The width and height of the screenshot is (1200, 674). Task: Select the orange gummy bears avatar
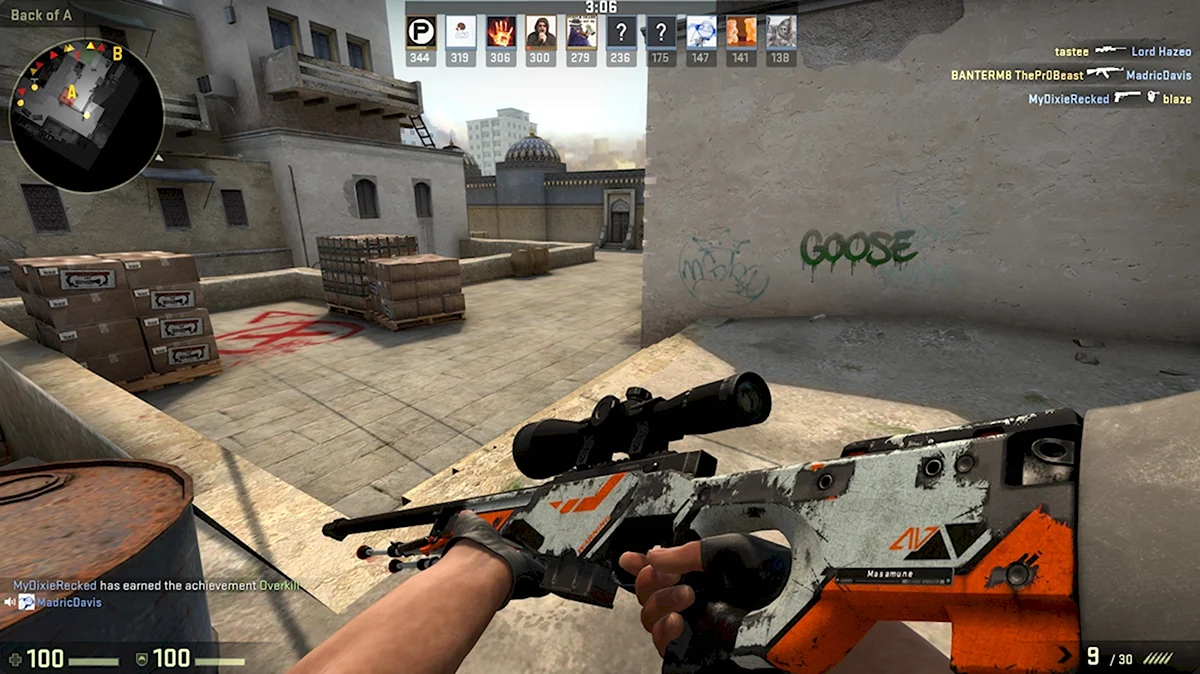click(x=741, y=32)
